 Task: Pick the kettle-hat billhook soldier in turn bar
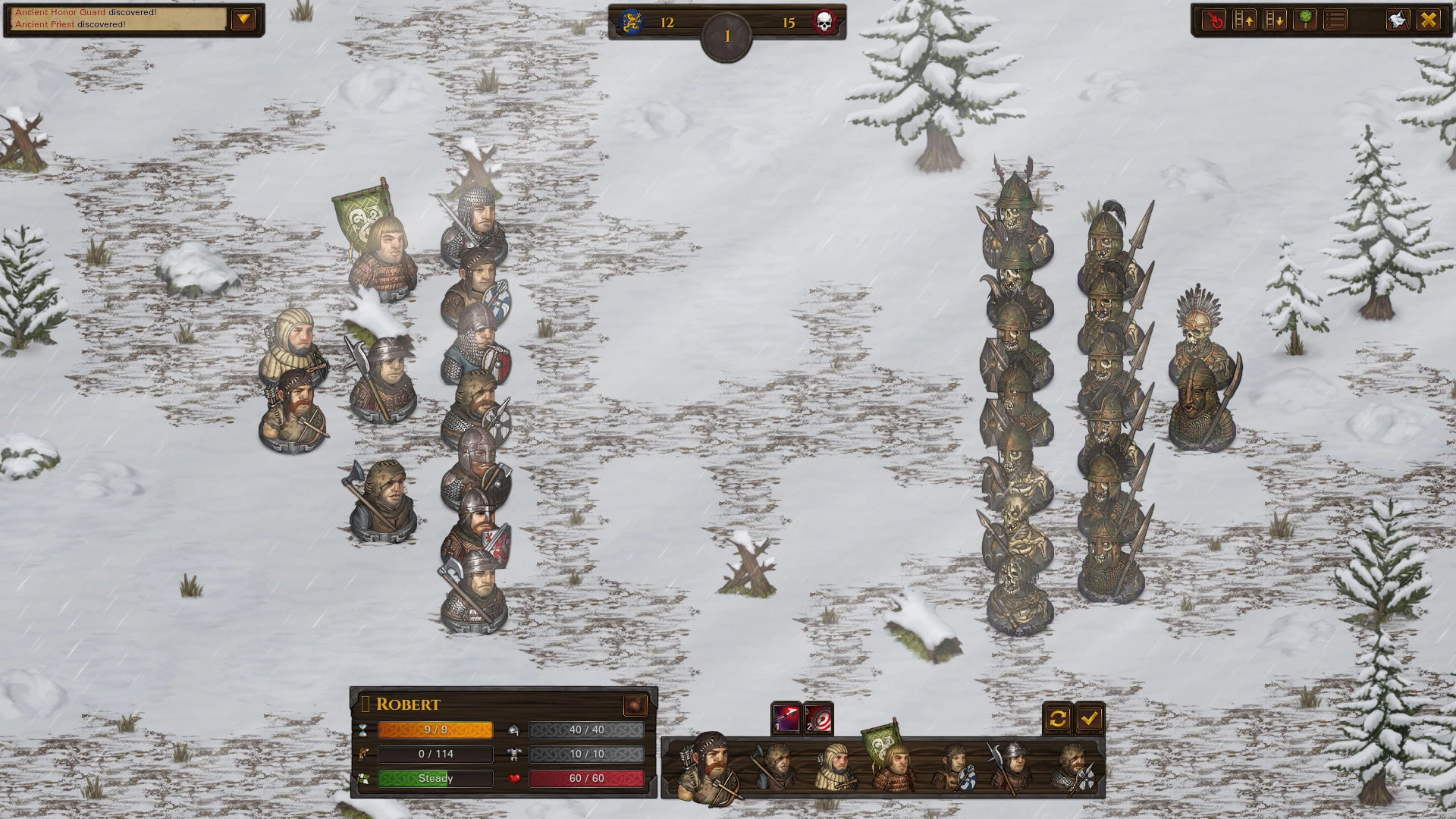pos(1011,766)
